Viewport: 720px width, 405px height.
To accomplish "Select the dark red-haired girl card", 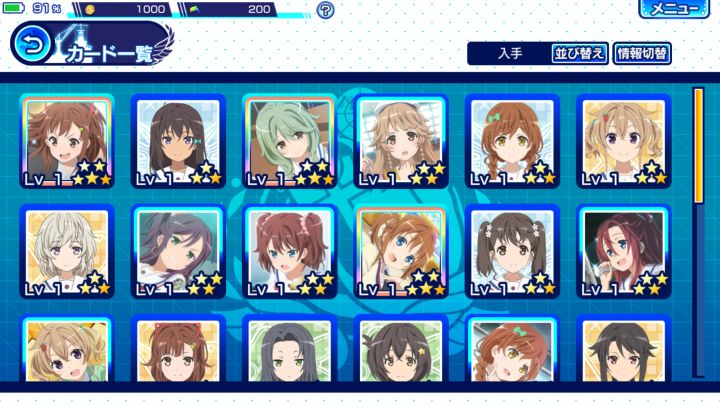I will coord(622,252).
